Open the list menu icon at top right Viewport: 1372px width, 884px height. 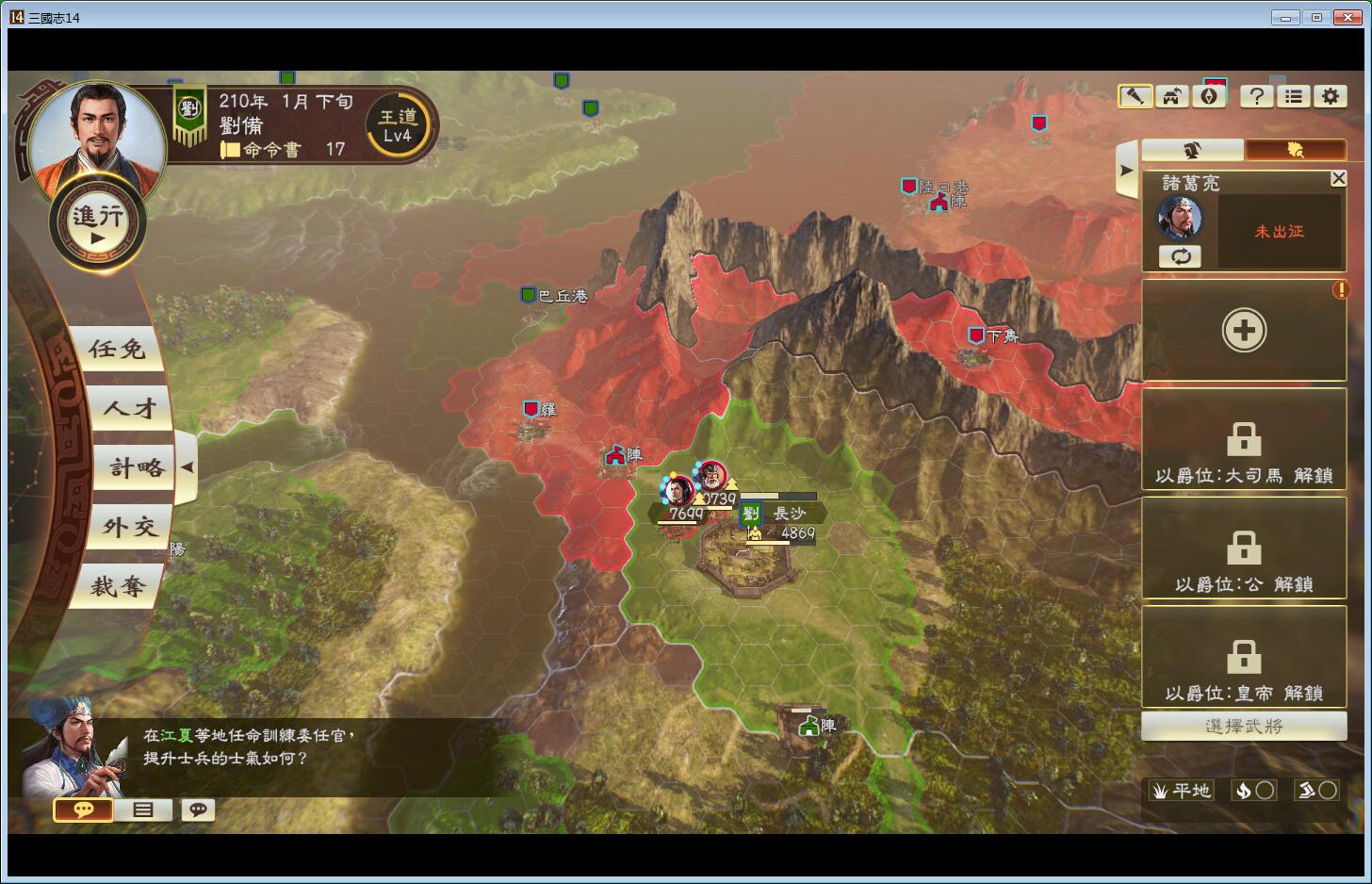tap(1294, 96)
